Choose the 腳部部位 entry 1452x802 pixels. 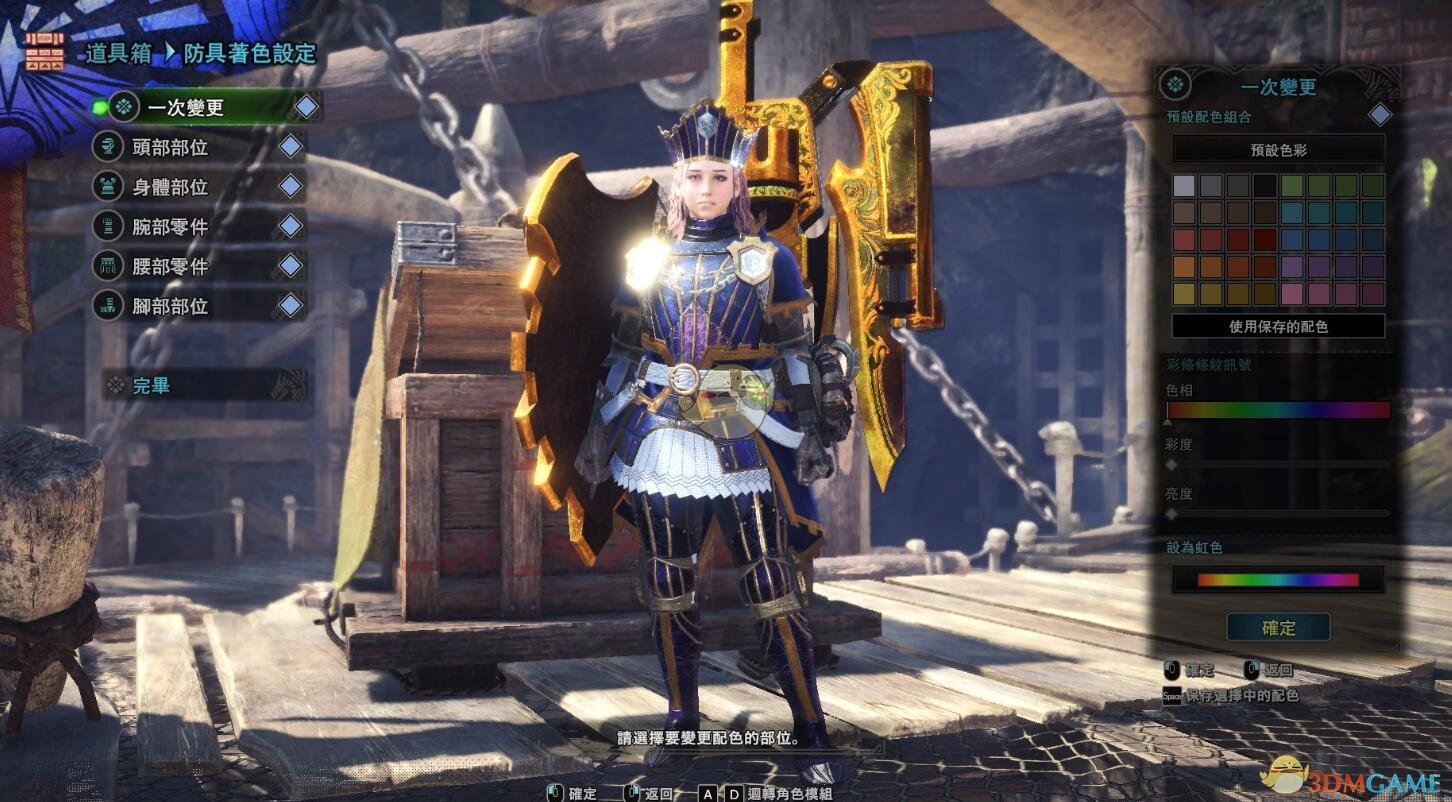(x=171, y=306)
